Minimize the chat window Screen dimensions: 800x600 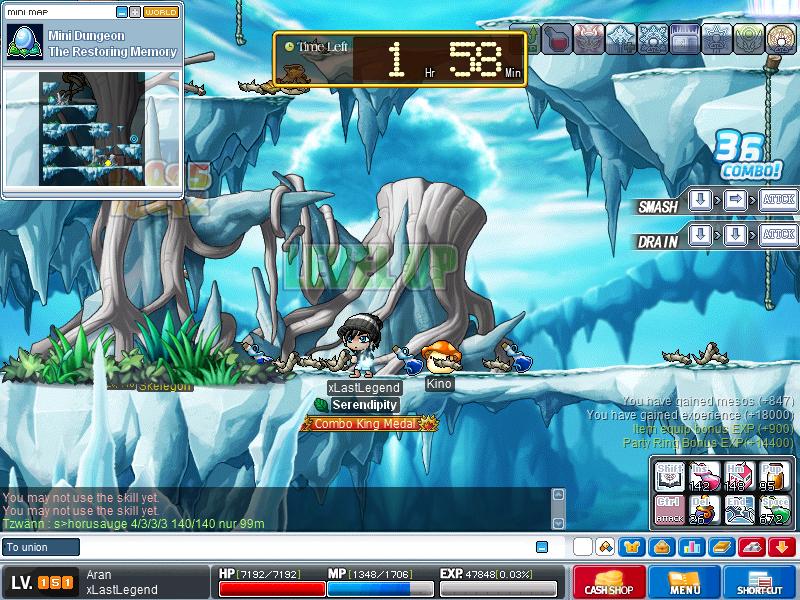pyautogui.click(x=542, y=547)
